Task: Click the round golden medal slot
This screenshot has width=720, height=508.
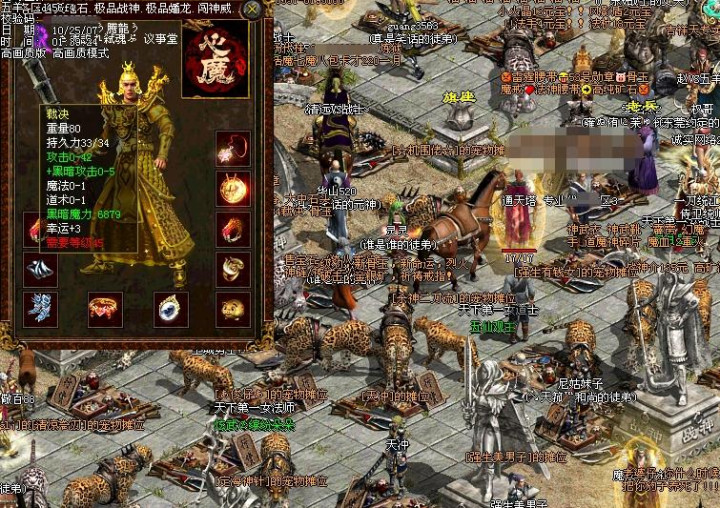Action: (x=233, y=188)
